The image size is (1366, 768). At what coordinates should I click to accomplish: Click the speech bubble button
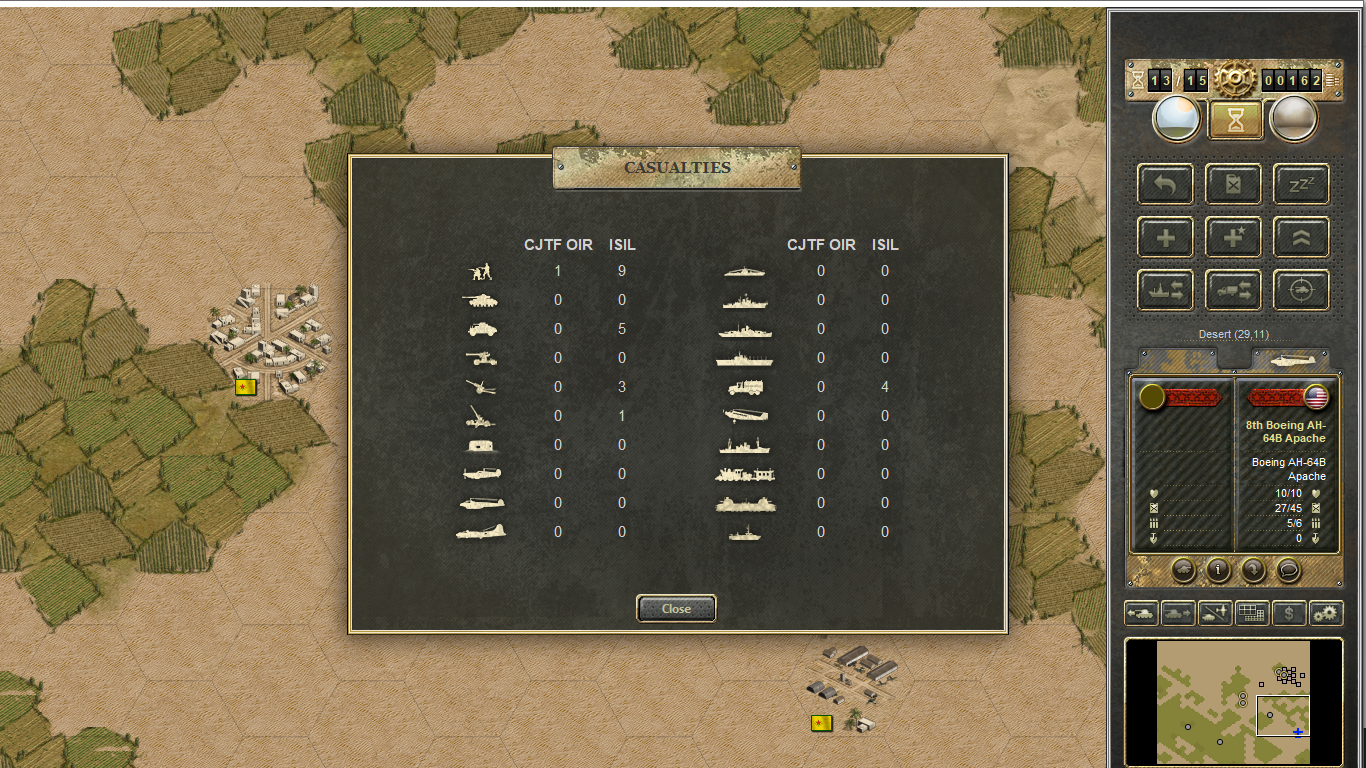1289,570
